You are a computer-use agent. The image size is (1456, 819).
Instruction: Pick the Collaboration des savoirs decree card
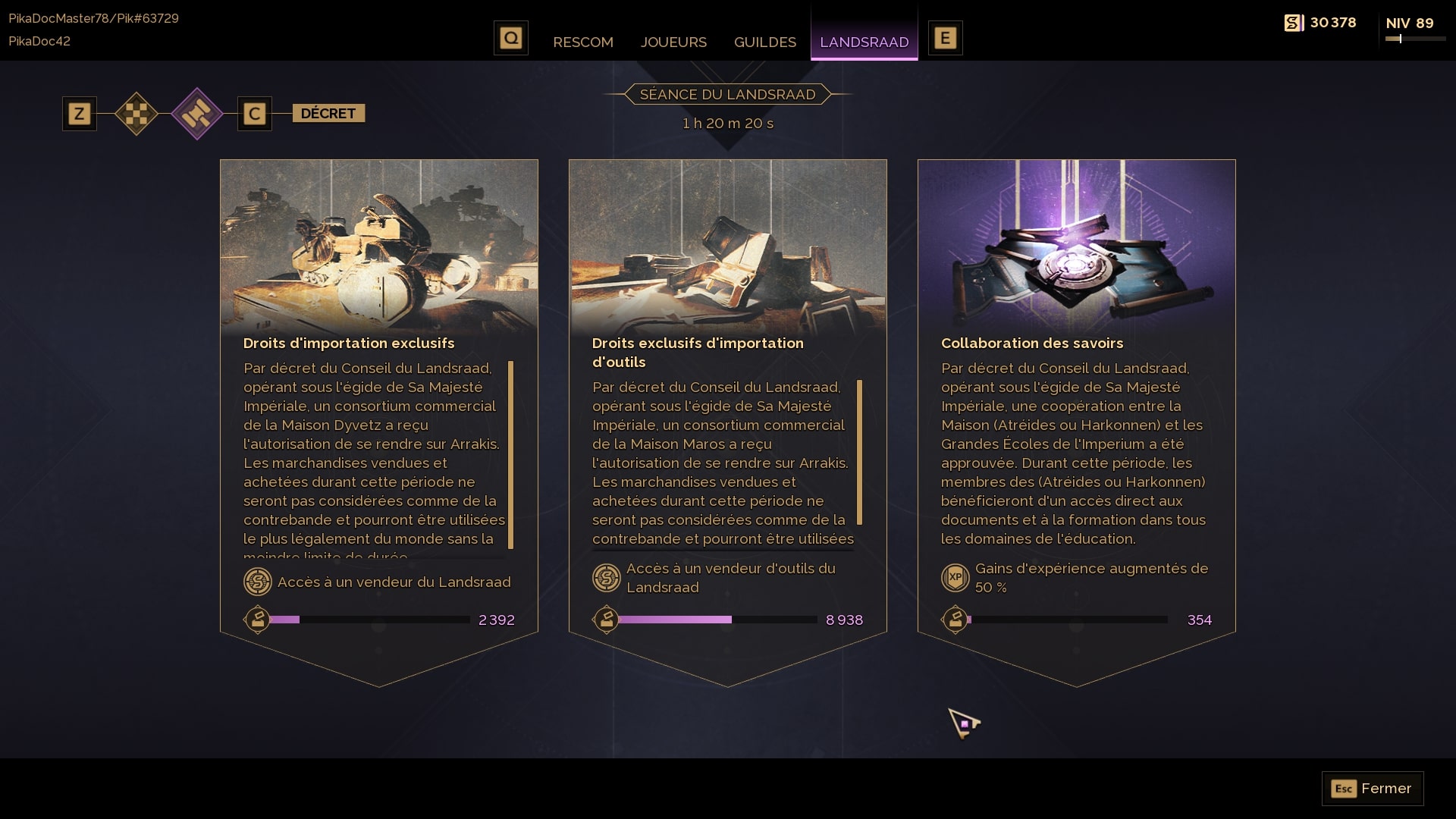coord(1076,250)
